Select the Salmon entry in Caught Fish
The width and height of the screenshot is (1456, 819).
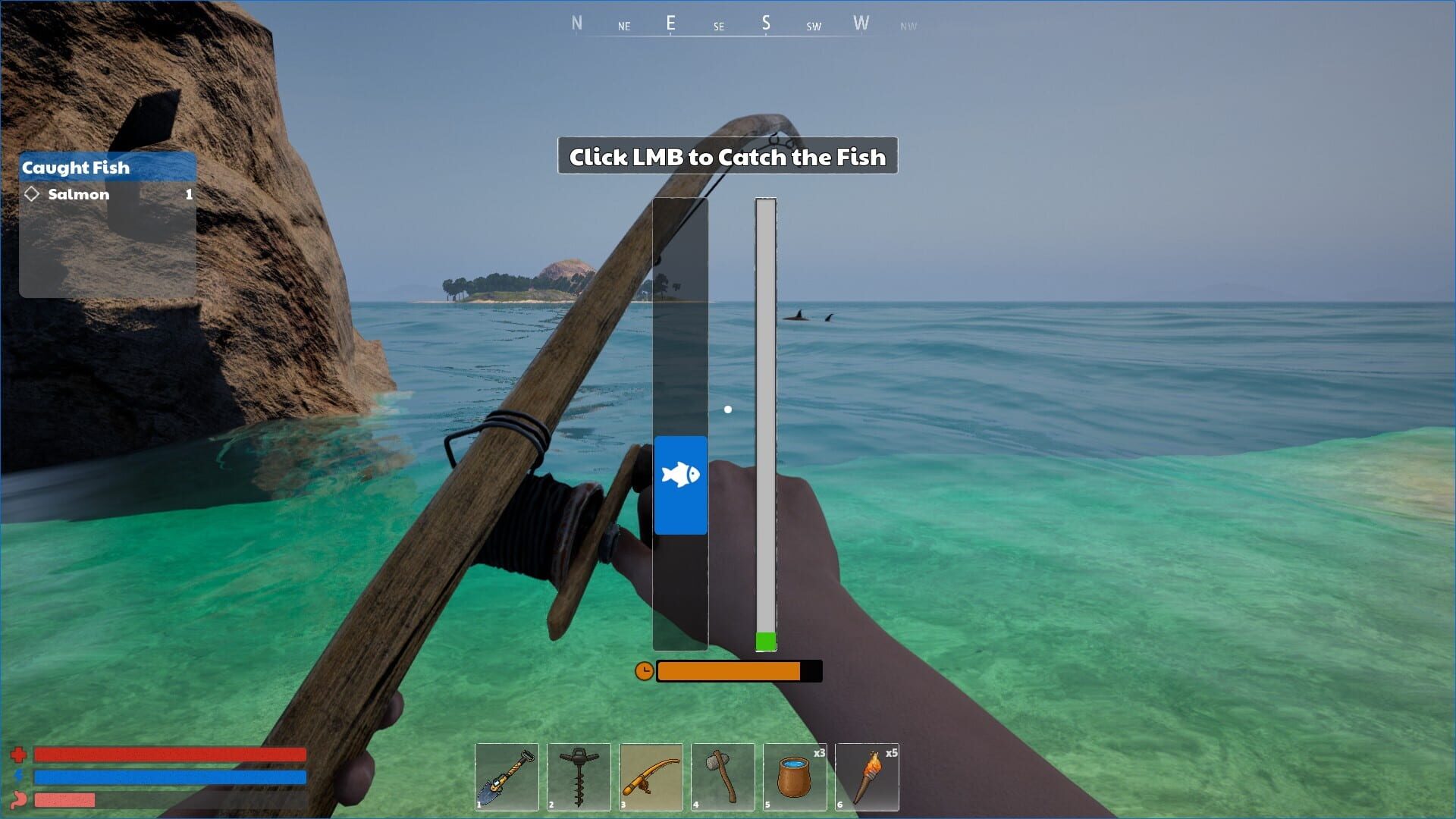(107, 195)
